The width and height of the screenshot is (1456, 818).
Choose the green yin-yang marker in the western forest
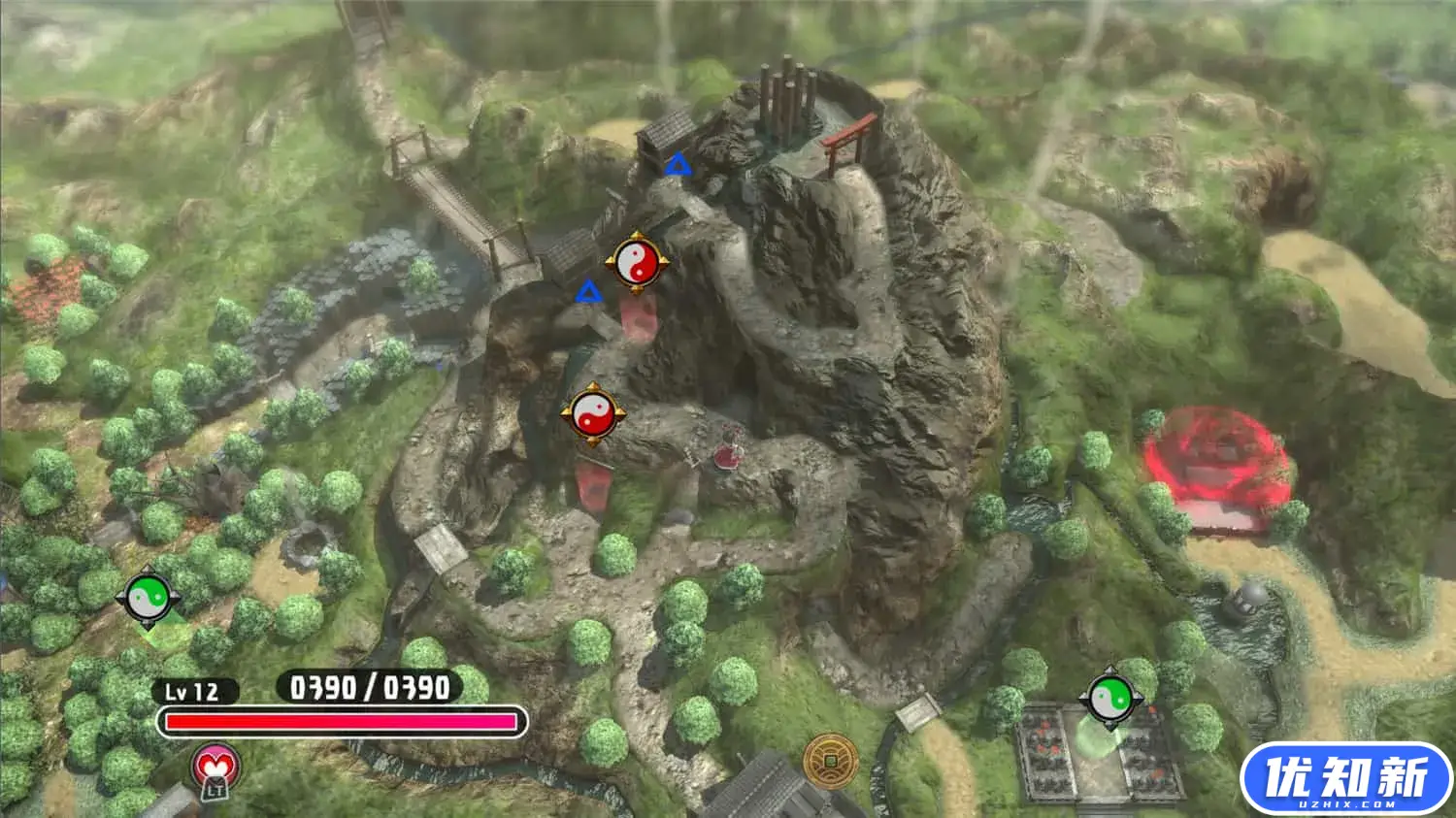[149, 599]
